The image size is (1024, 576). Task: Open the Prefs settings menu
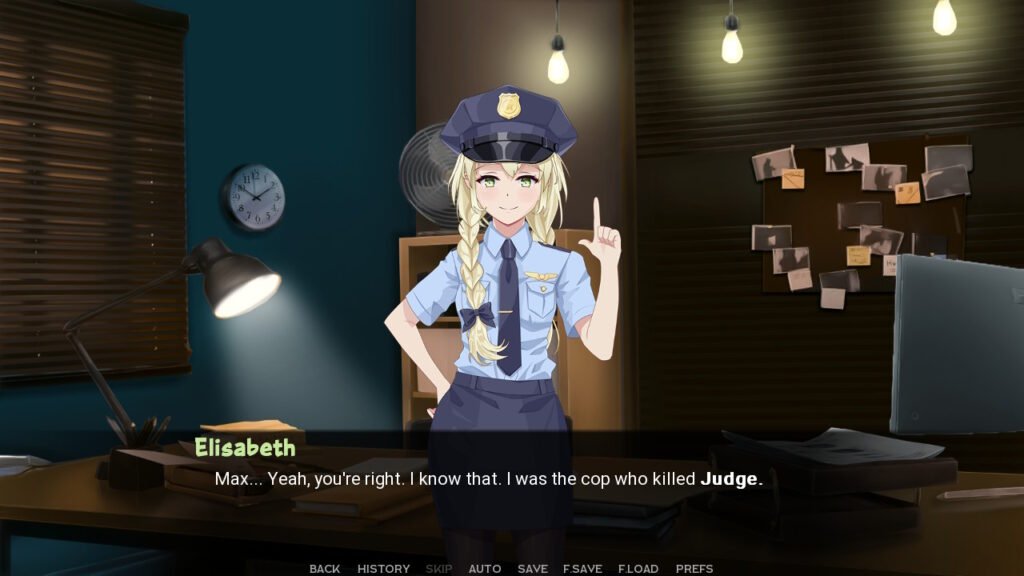[694, 568]
